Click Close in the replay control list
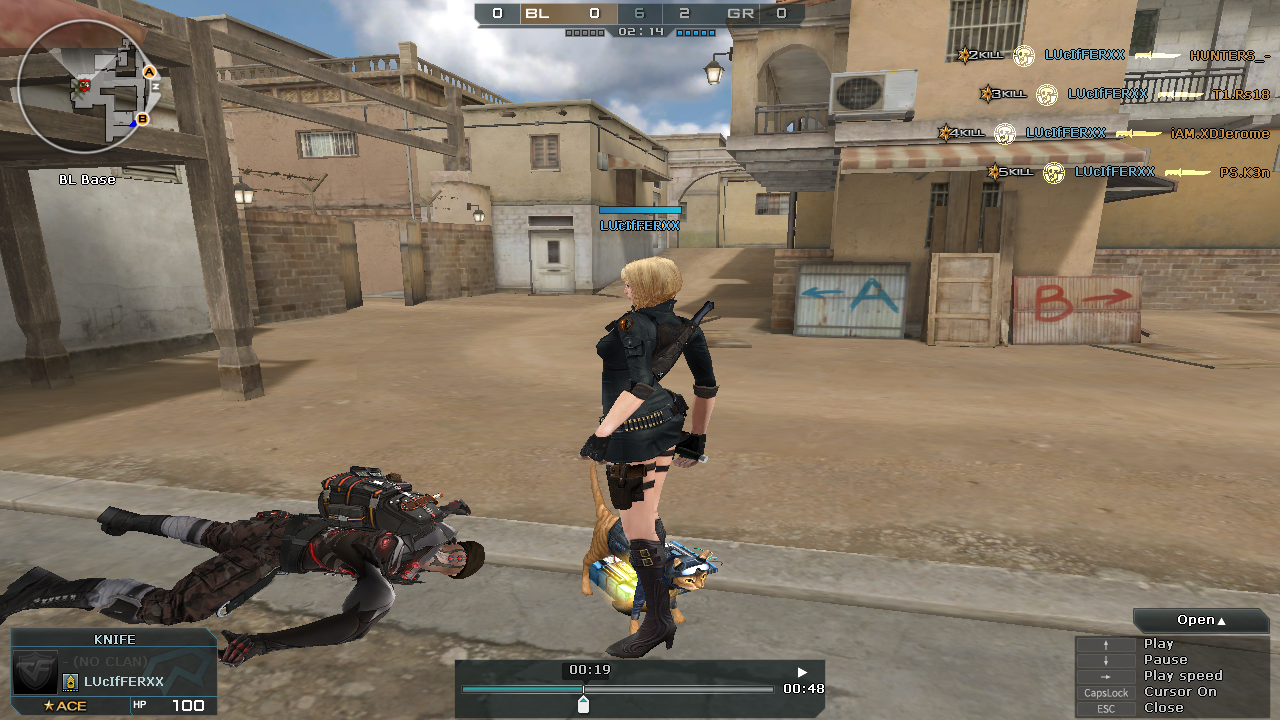The width and height of the screenshot is (1280, 720). [x=1162, y=707]
